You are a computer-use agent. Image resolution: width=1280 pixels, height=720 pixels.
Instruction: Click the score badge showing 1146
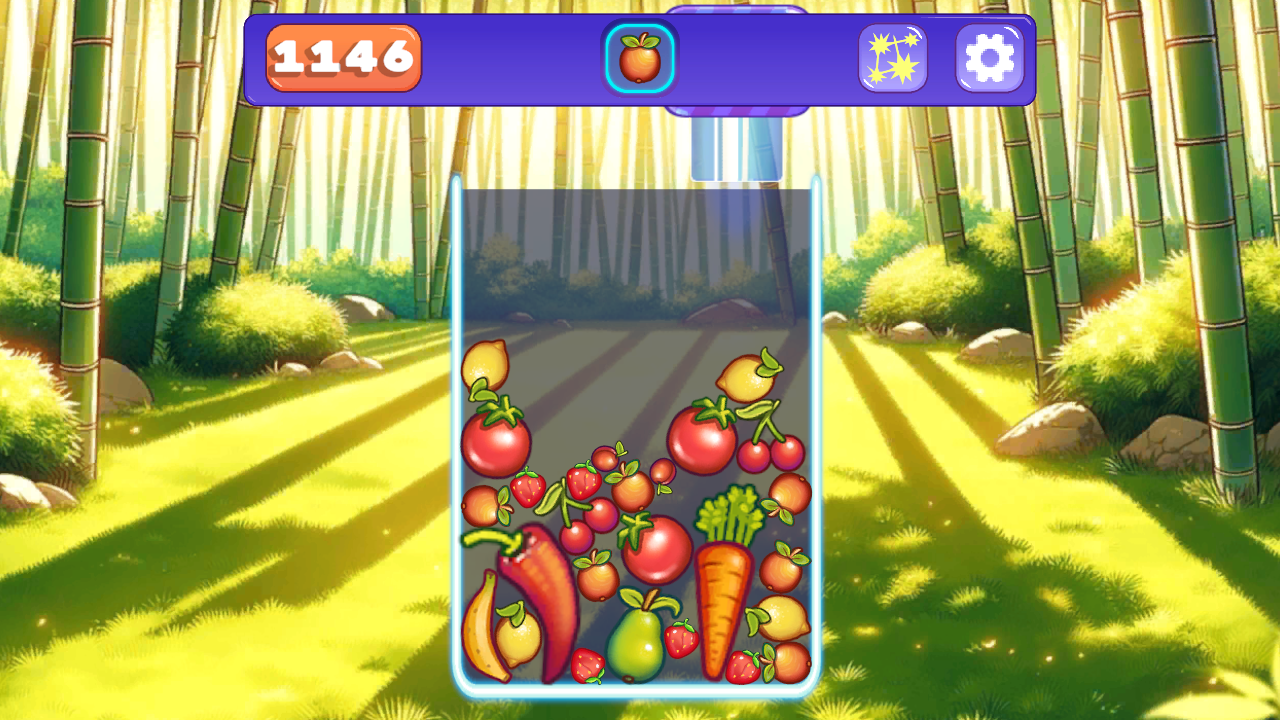(342, 58)
